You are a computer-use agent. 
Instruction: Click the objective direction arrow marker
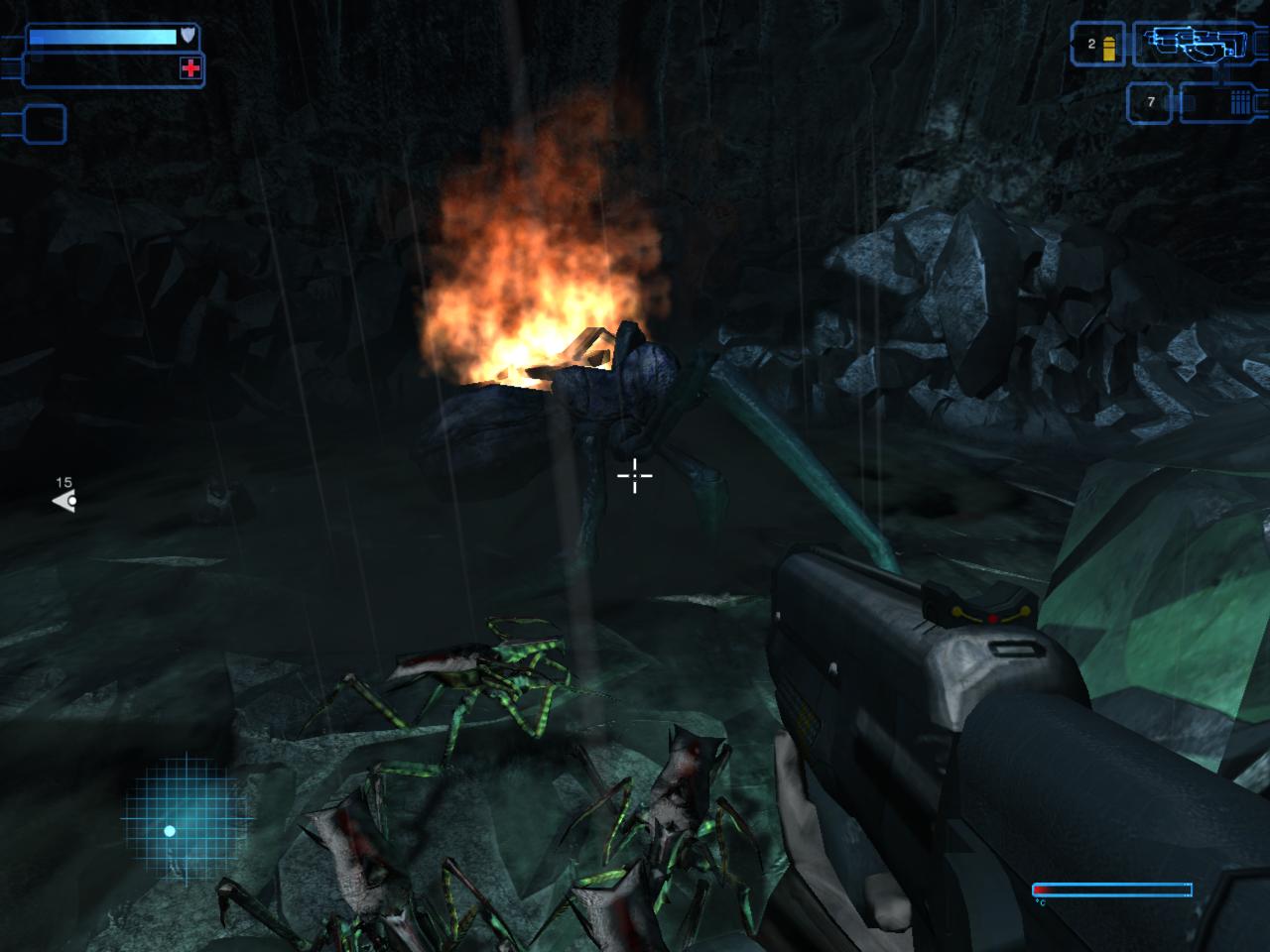64,501
